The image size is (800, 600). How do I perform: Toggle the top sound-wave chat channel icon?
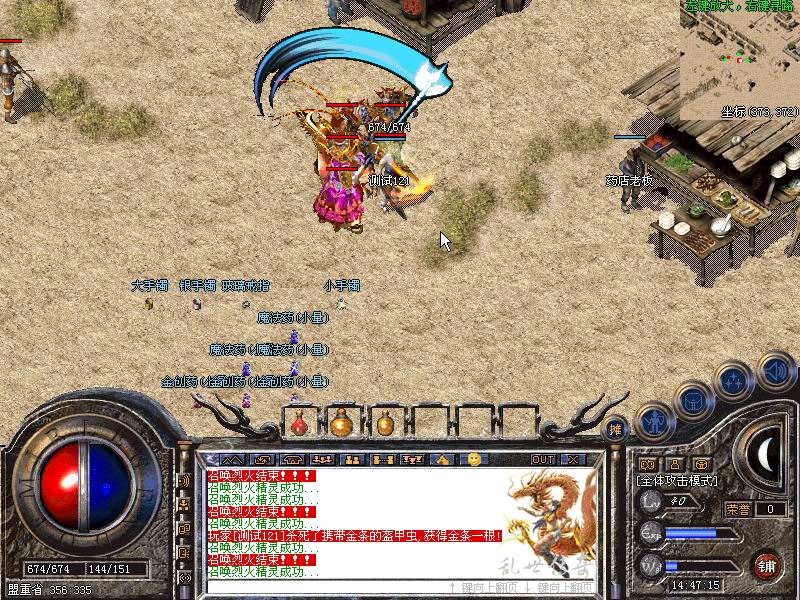(x=185, y=481)
